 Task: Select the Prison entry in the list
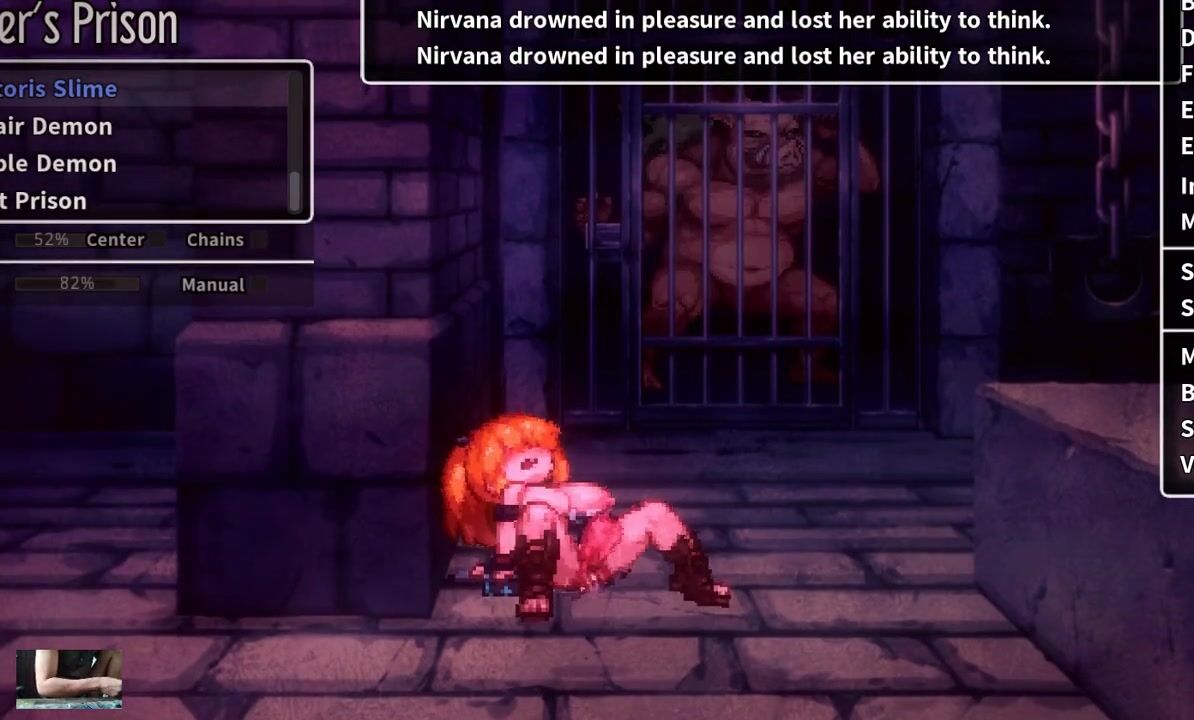point(44,200)
